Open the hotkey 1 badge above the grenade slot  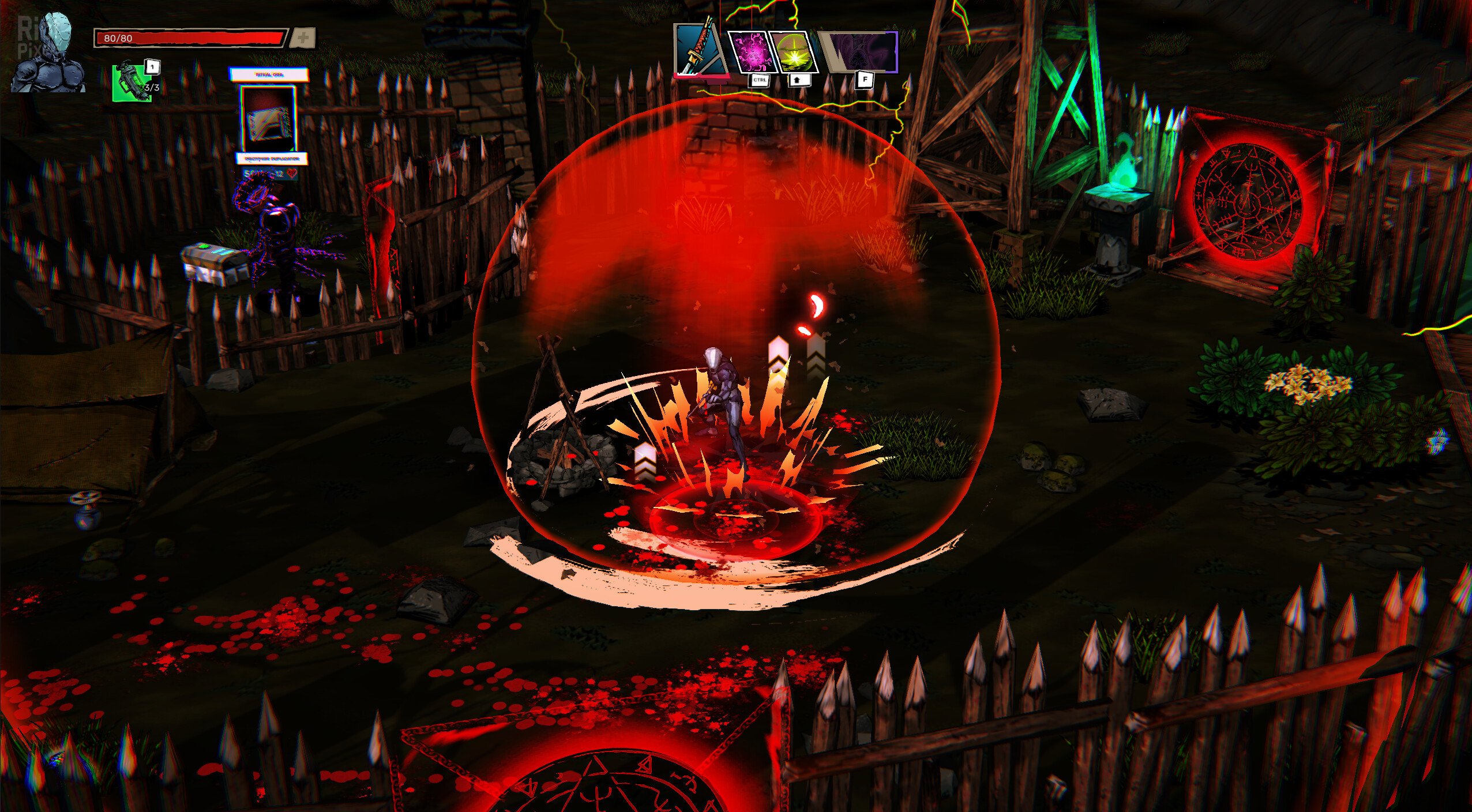[x=152, y=69]
